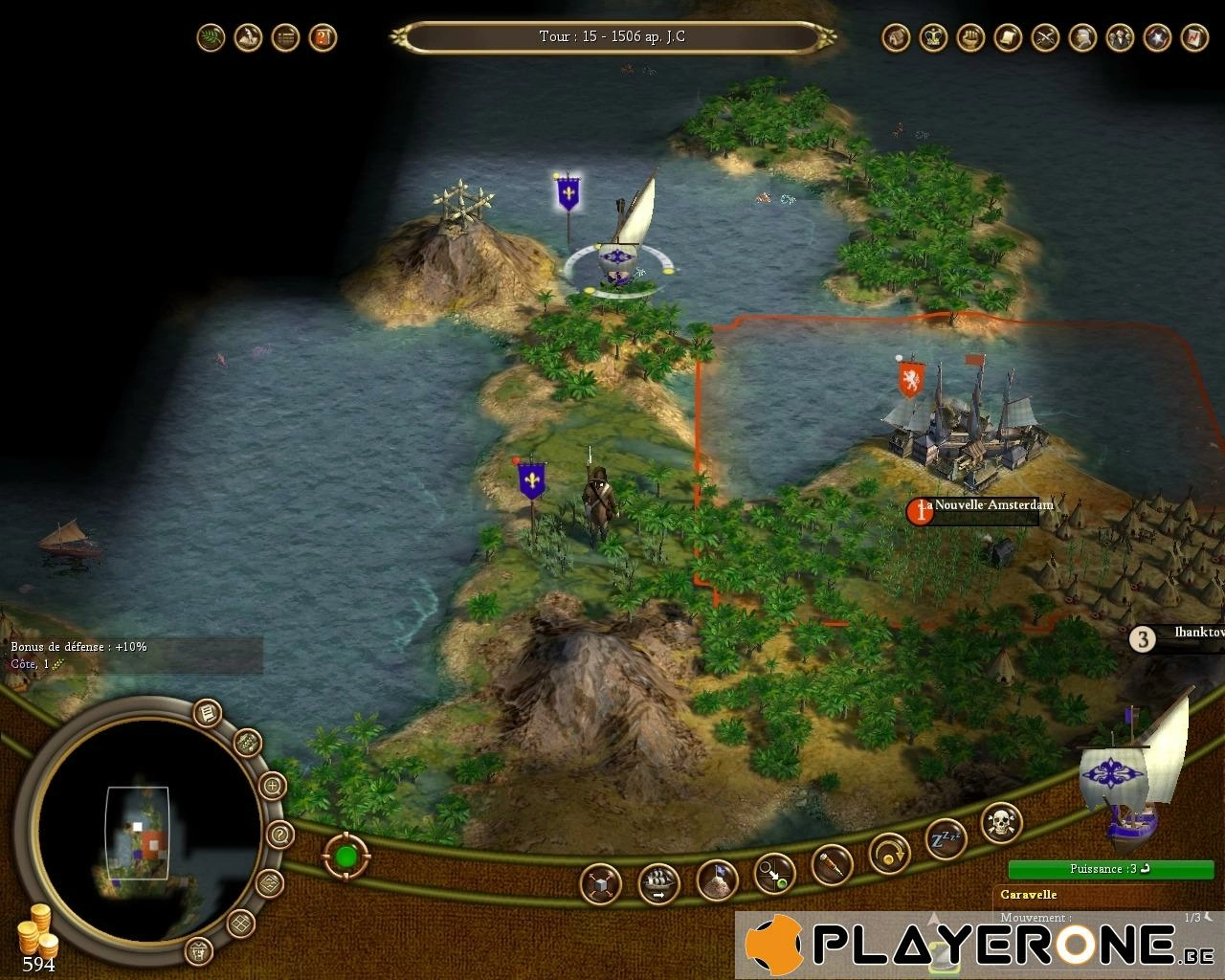Open the crown Europe screen button

[x=932, y=38]
